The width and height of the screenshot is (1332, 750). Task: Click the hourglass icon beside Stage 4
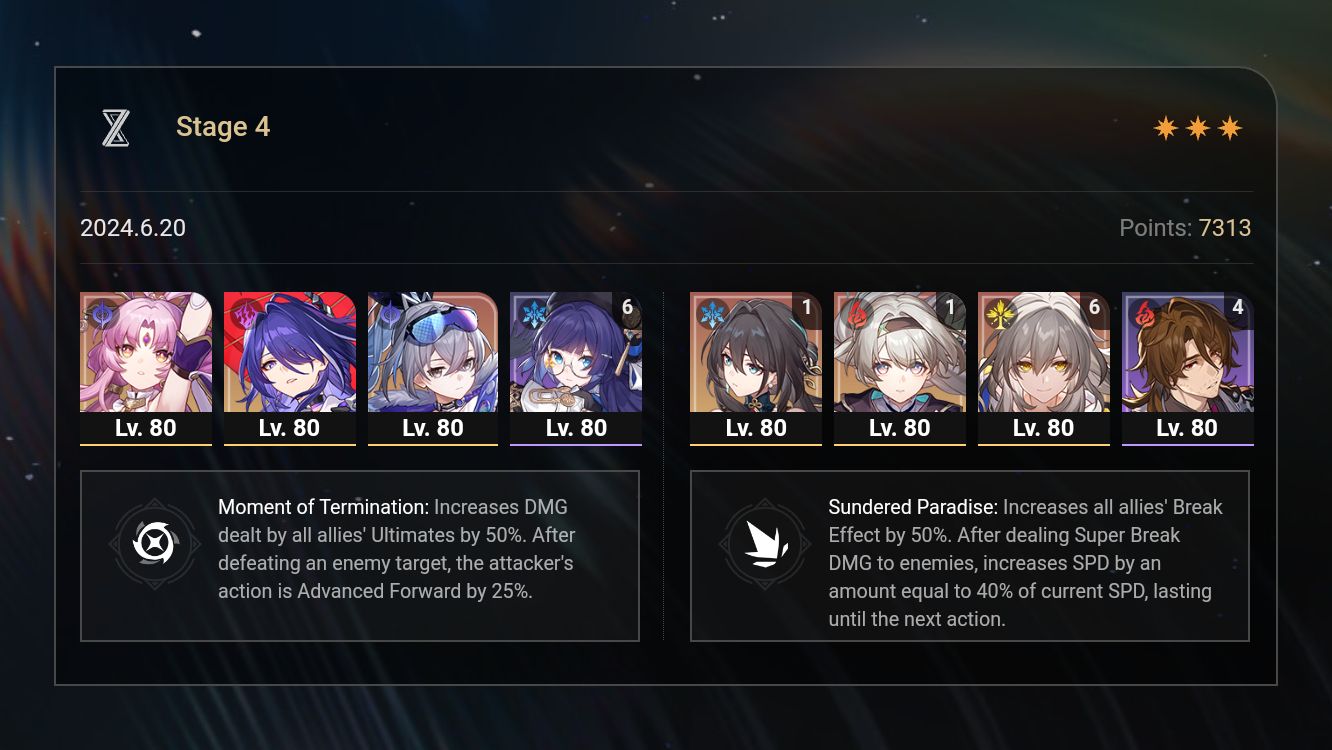tap(115, 127)
